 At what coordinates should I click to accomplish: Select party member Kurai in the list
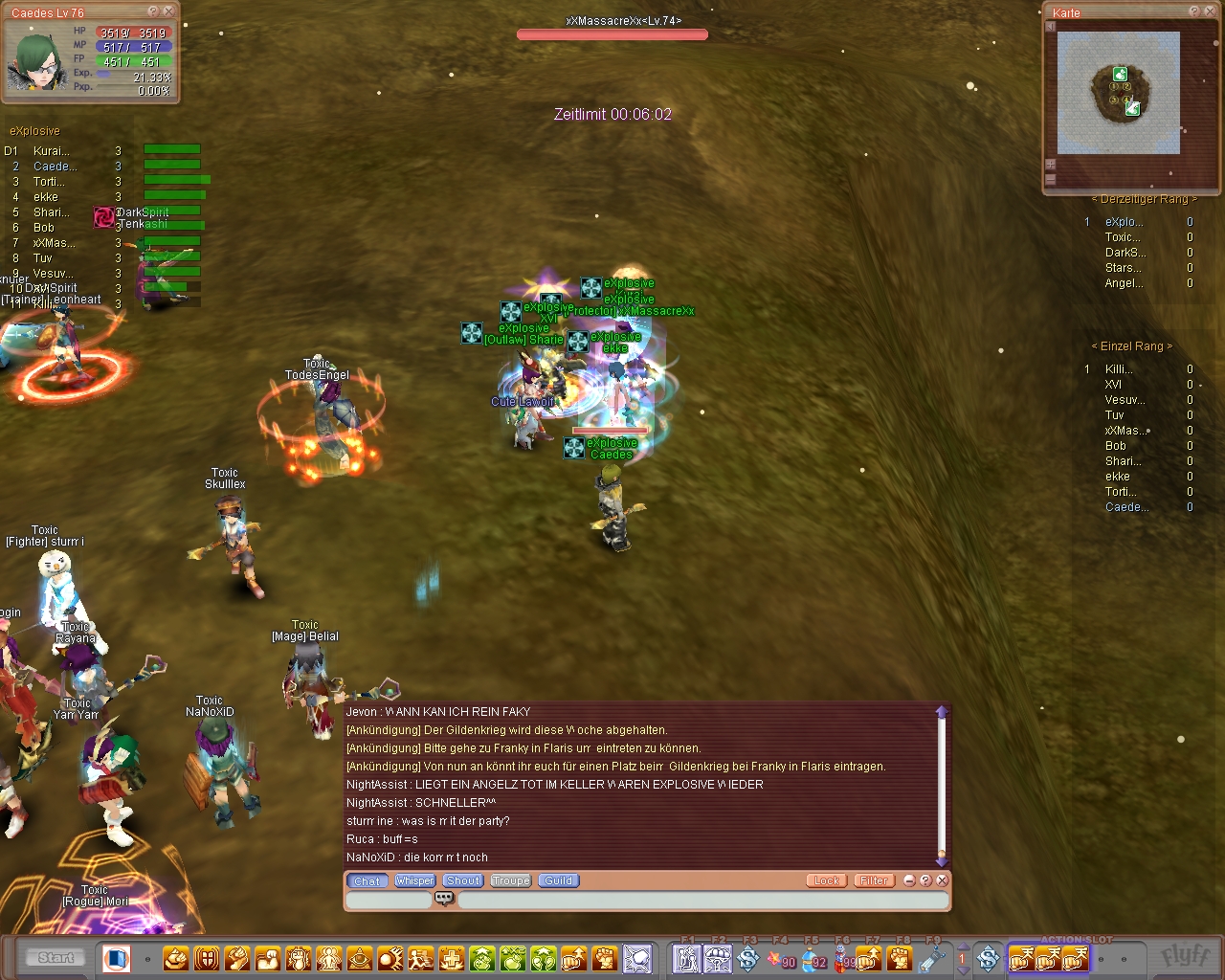tap(52, 151)
